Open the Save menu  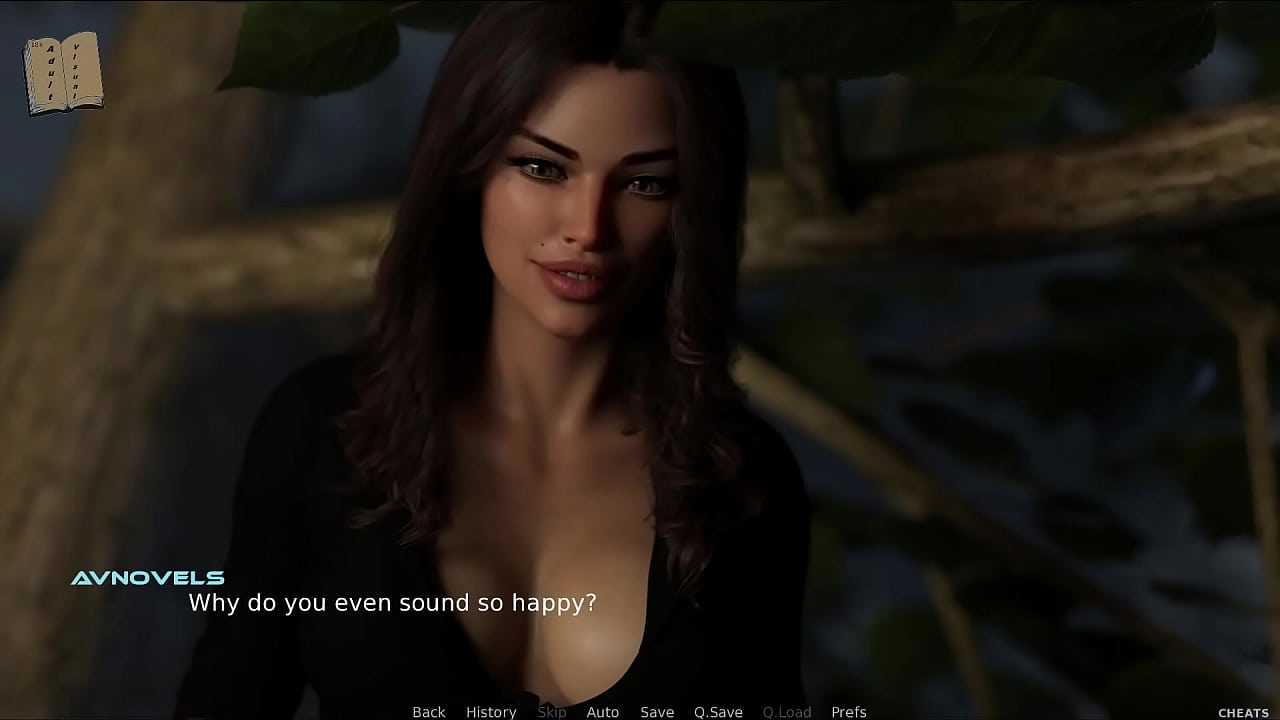click(x=657, y=712)
